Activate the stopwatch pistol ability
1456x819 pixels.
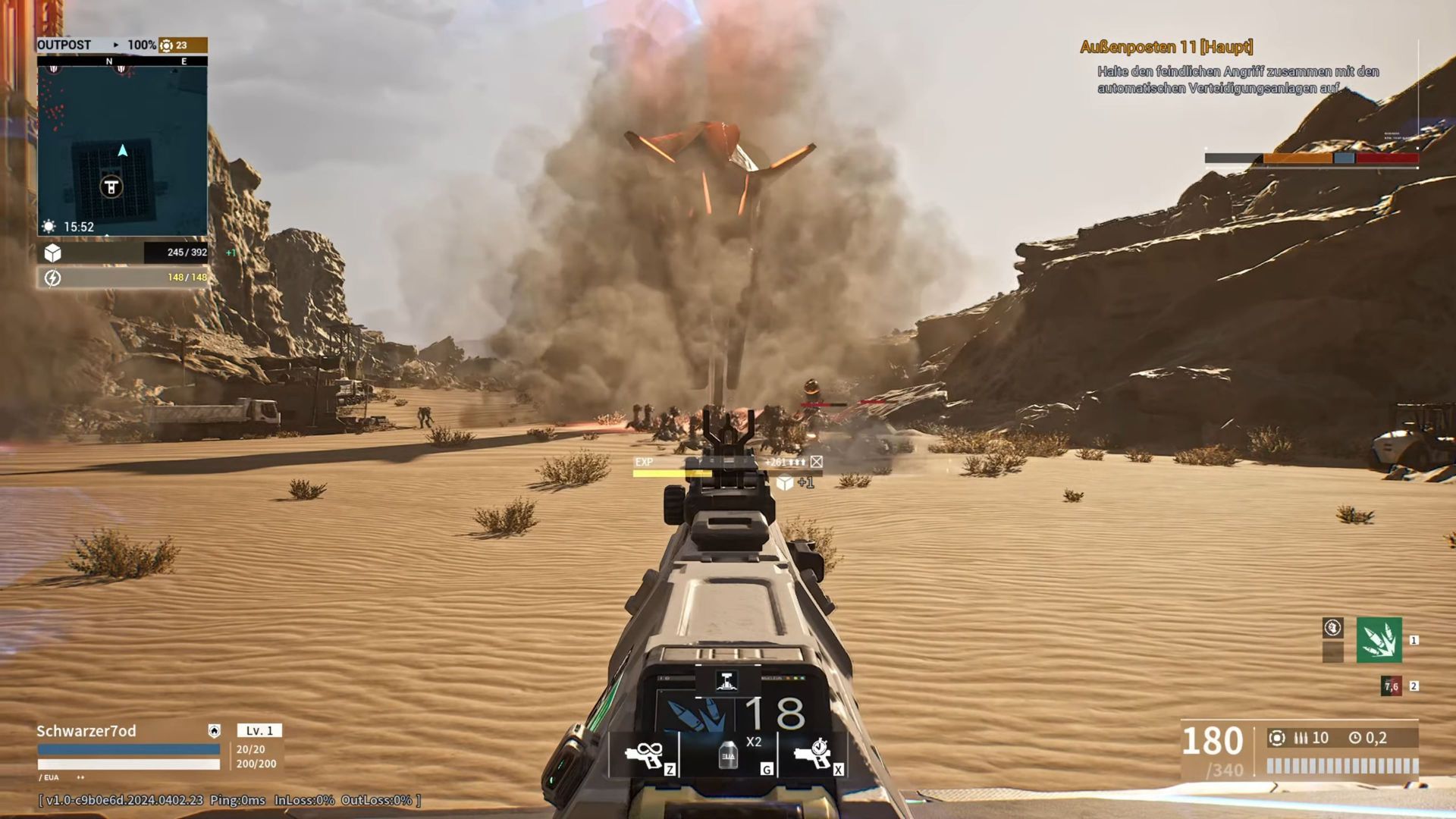point(812,755)
